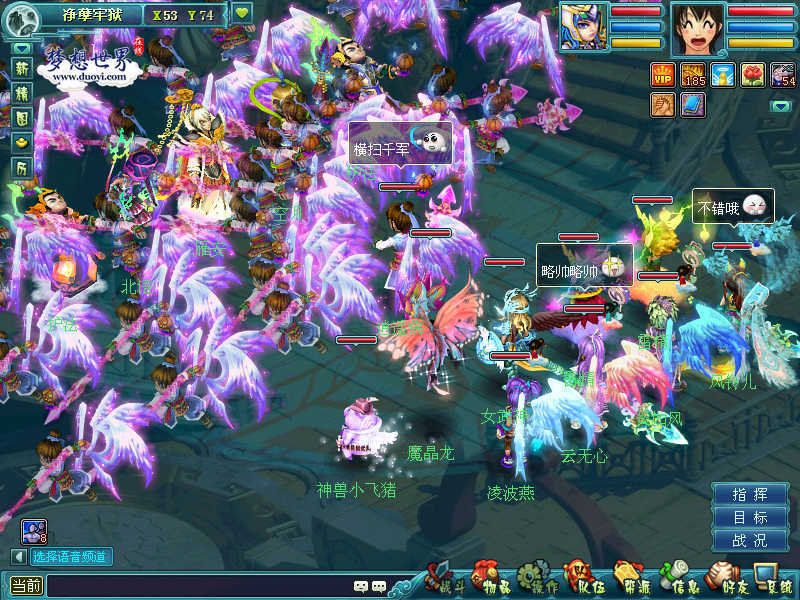Screen dimensions: 800x600
Task: Open the 操作 (actions) menu
Action: point(537,578)
